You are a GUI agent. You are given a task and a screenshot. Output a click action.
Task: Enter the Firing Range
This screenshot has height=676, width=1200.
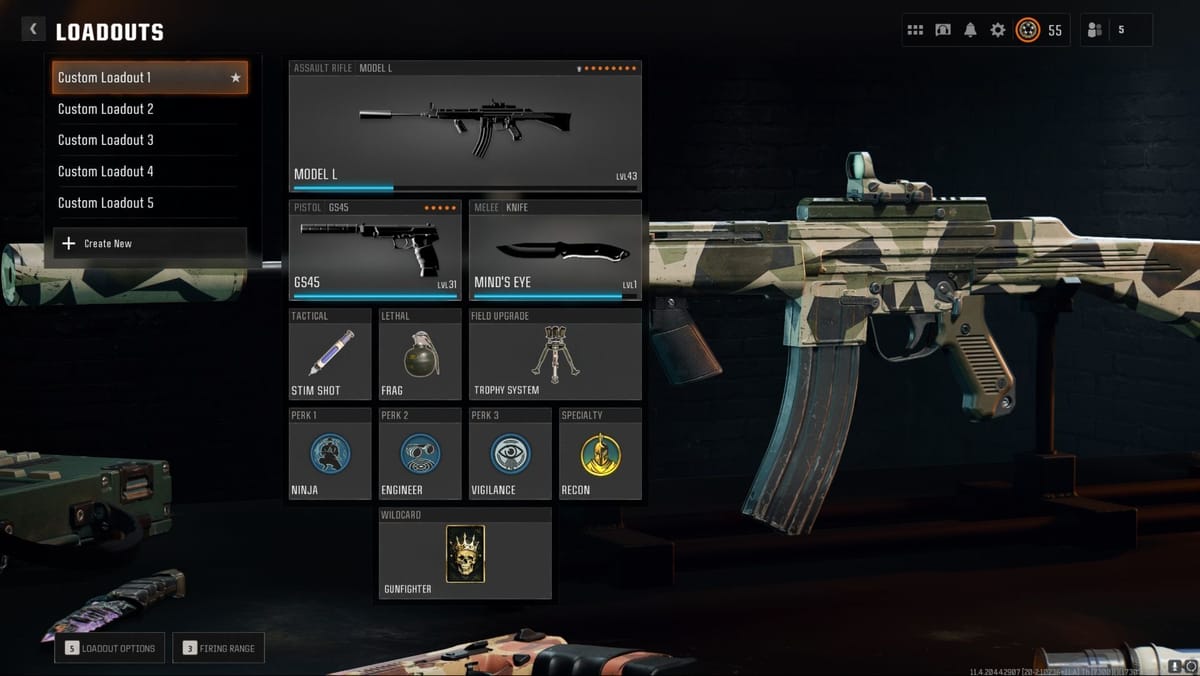tap(218, 648)
